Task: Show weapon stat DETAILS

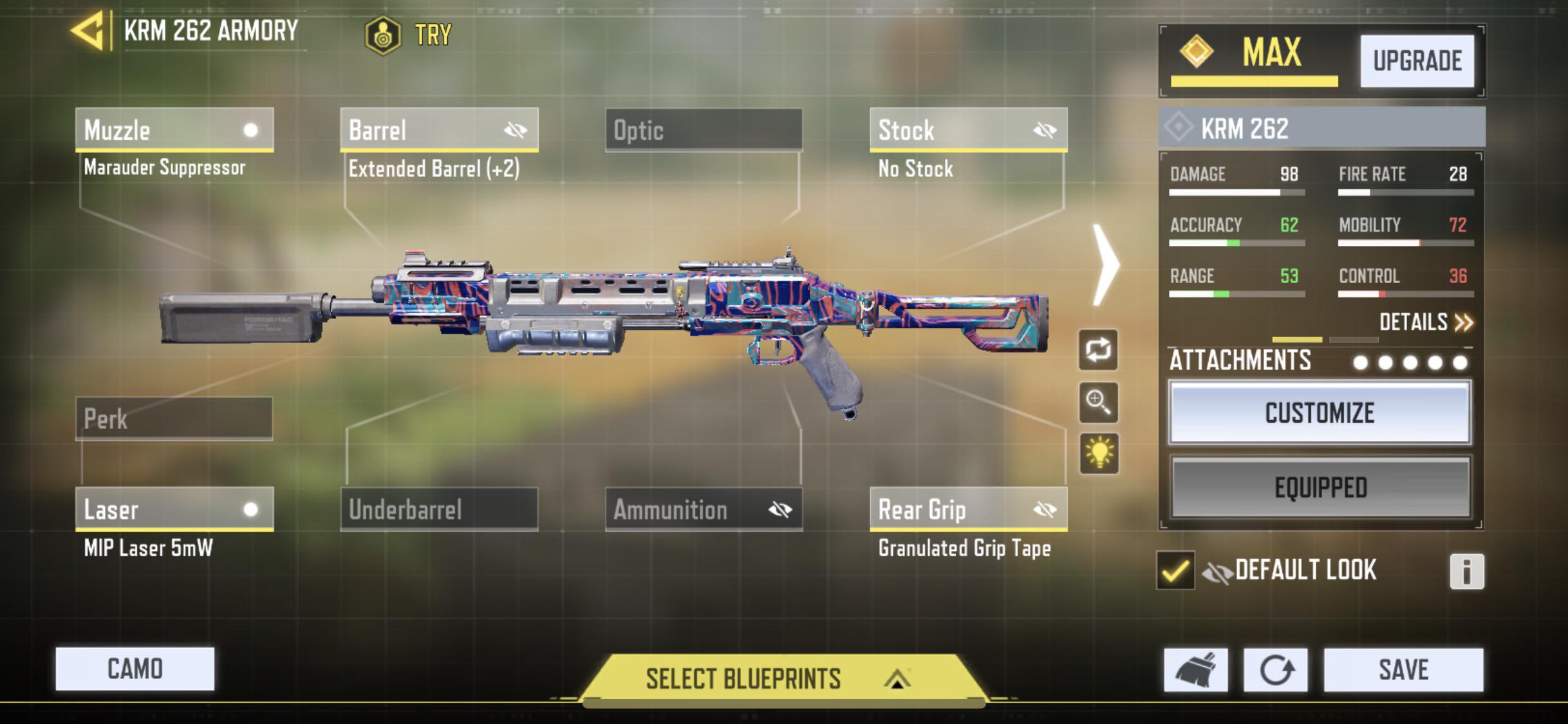Action: (x=1425, y=322)
